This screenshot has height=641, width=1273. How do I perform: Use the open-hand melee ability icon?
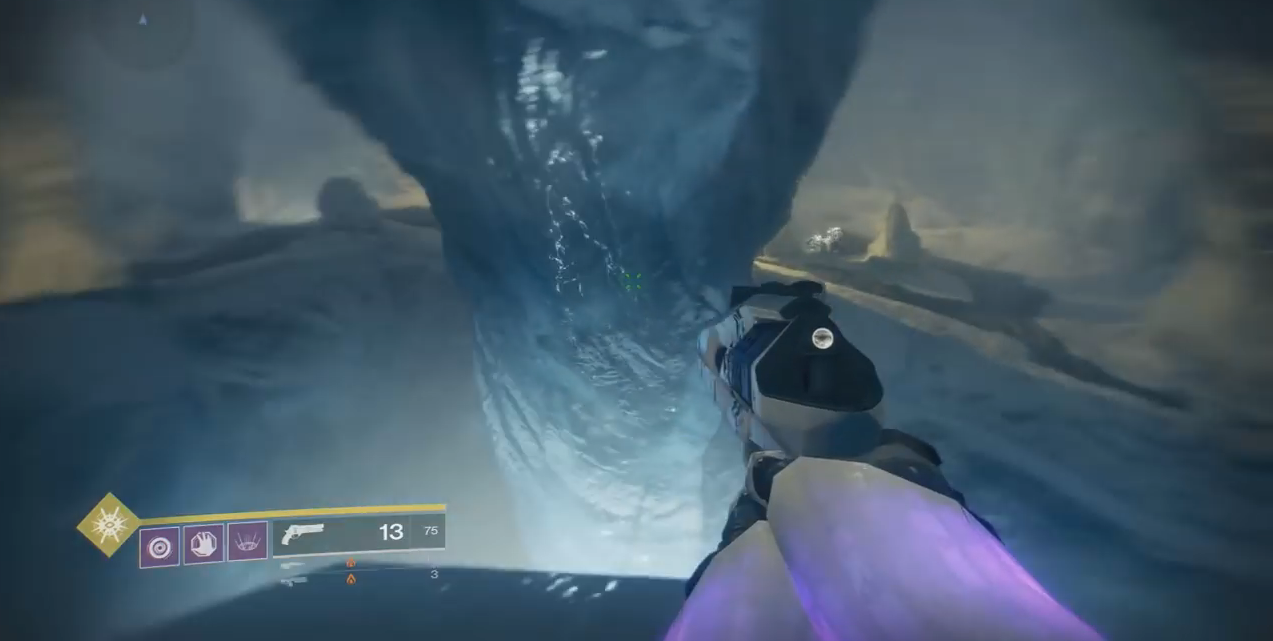[x=204, y=544]
